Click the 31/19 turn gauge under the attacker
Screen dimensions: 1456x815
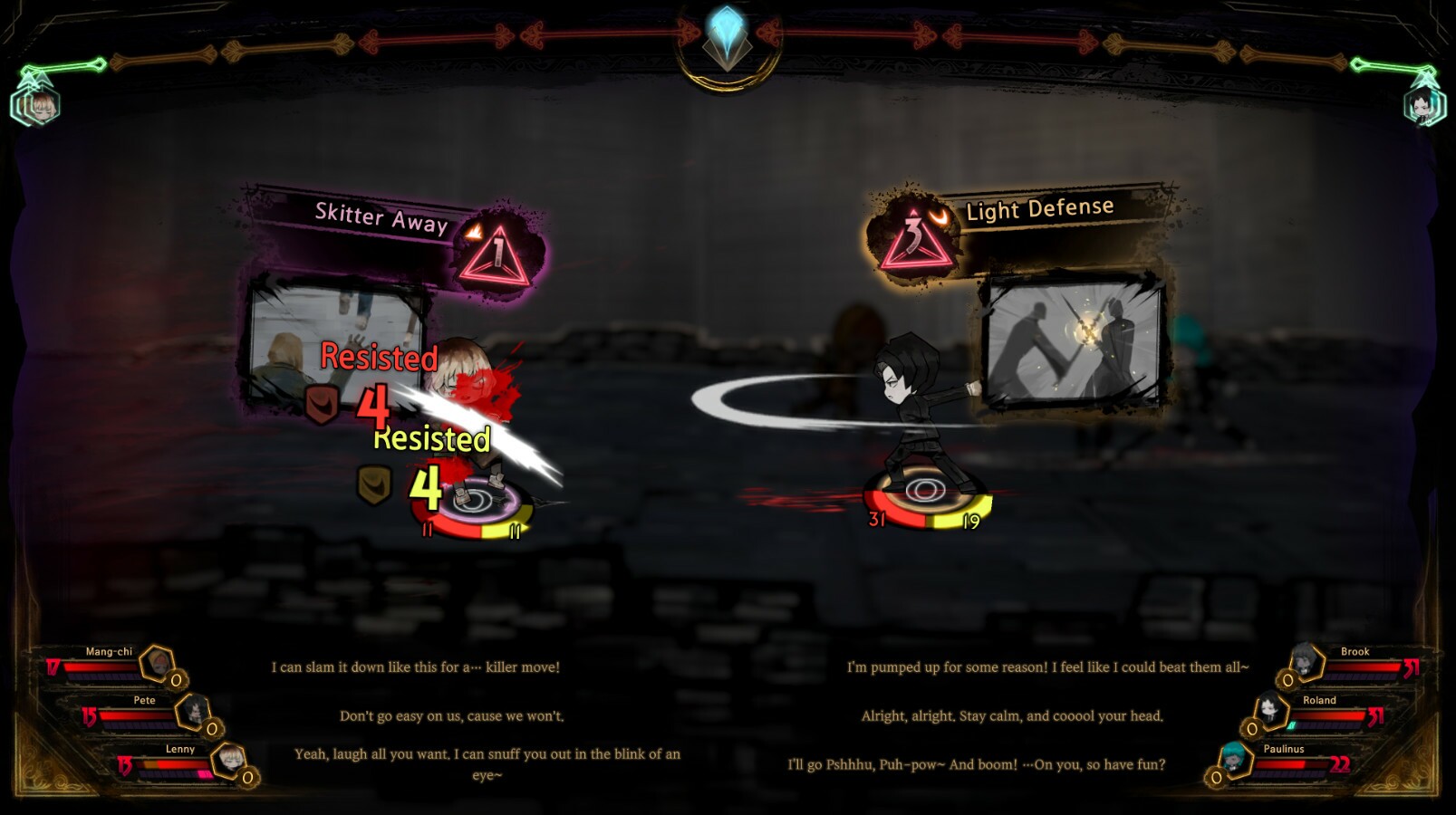coord(925,507)
